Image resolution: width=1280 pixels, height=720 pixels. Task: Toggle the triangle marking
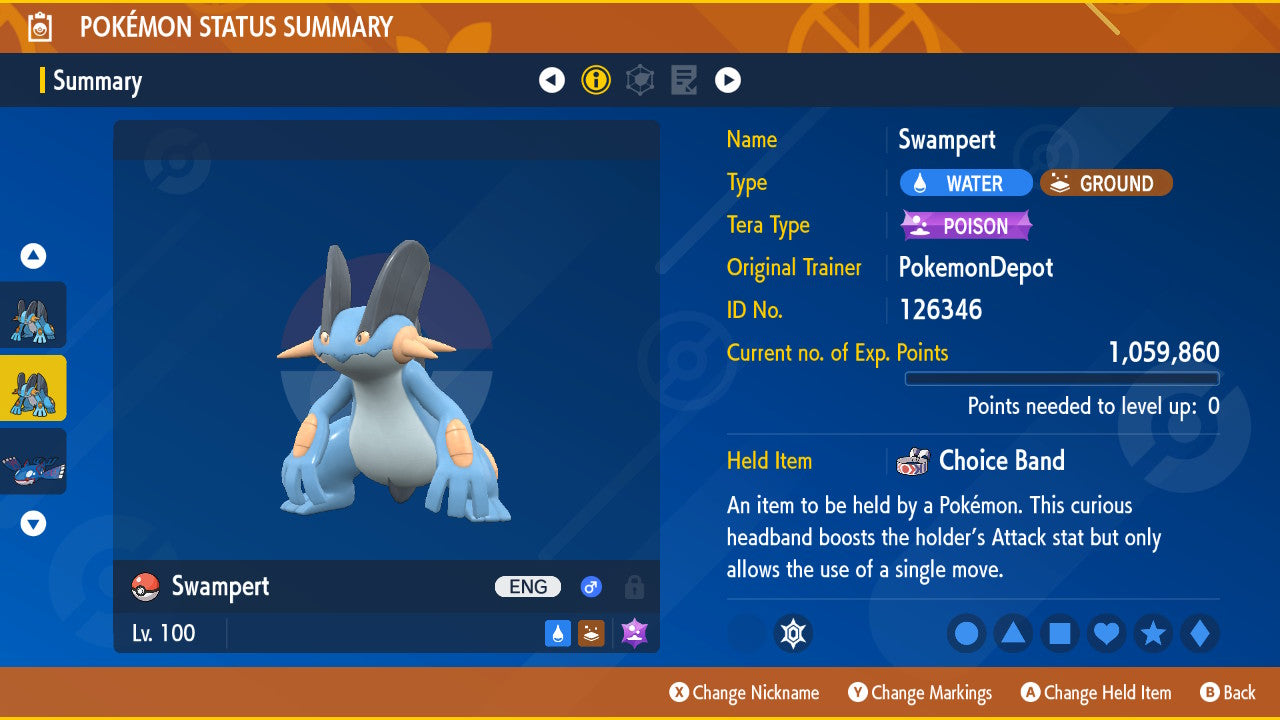click(x=1013, y=633)
